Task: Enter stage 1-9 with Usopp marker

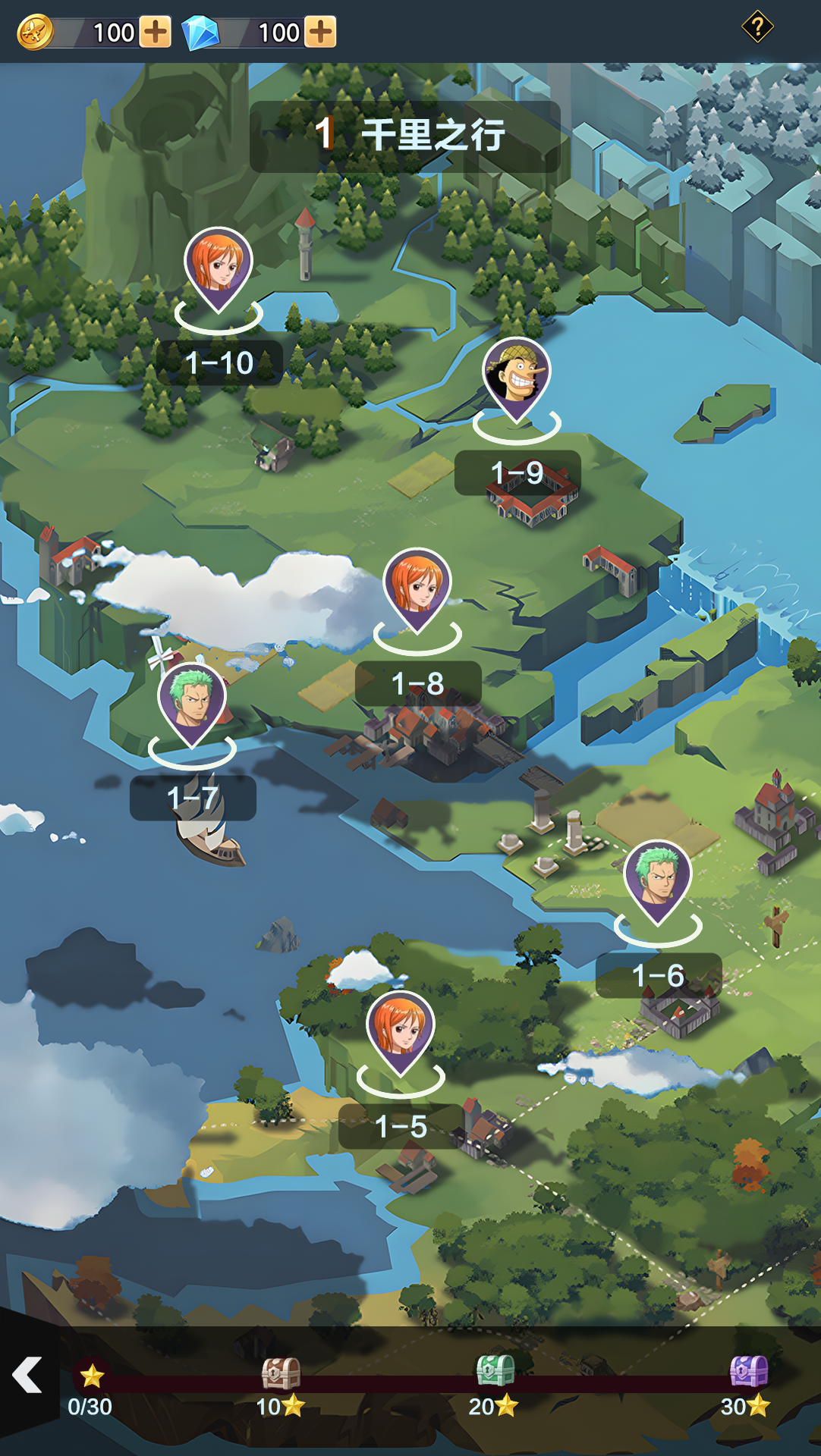Action: [517, 377]
